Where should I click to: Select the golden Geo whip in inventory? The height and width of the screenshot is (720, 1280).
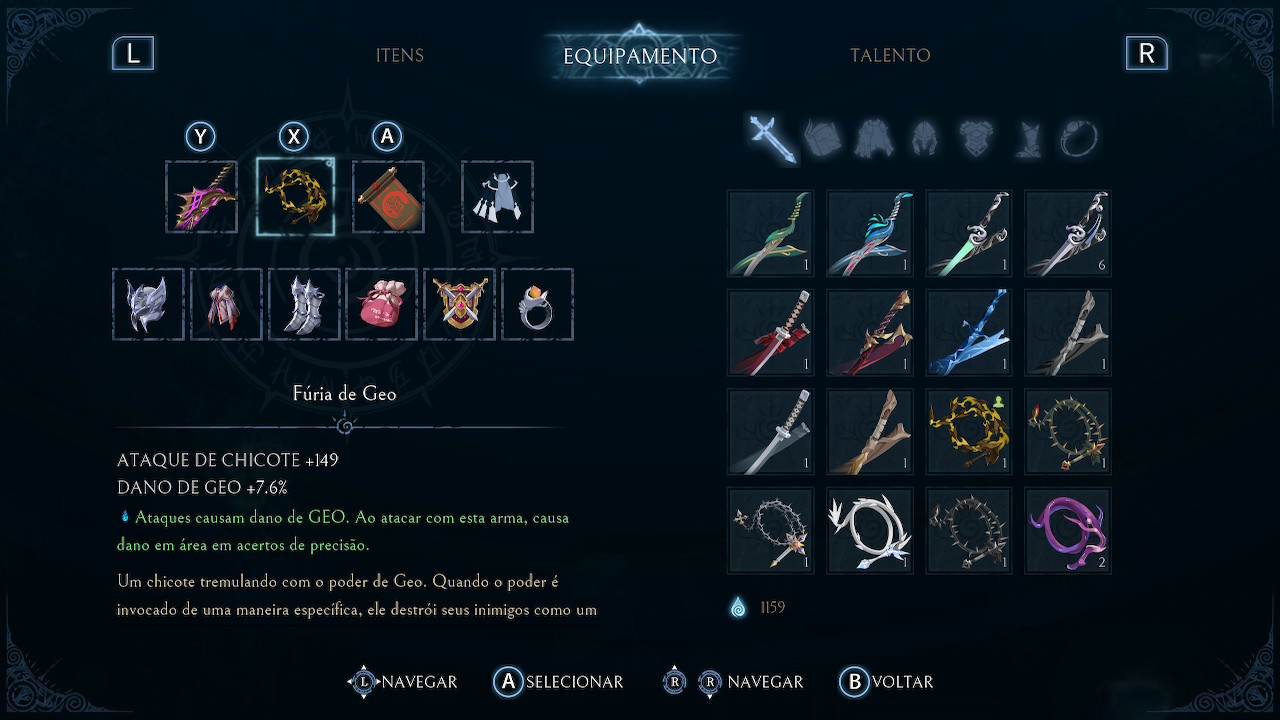coord(969,431)
